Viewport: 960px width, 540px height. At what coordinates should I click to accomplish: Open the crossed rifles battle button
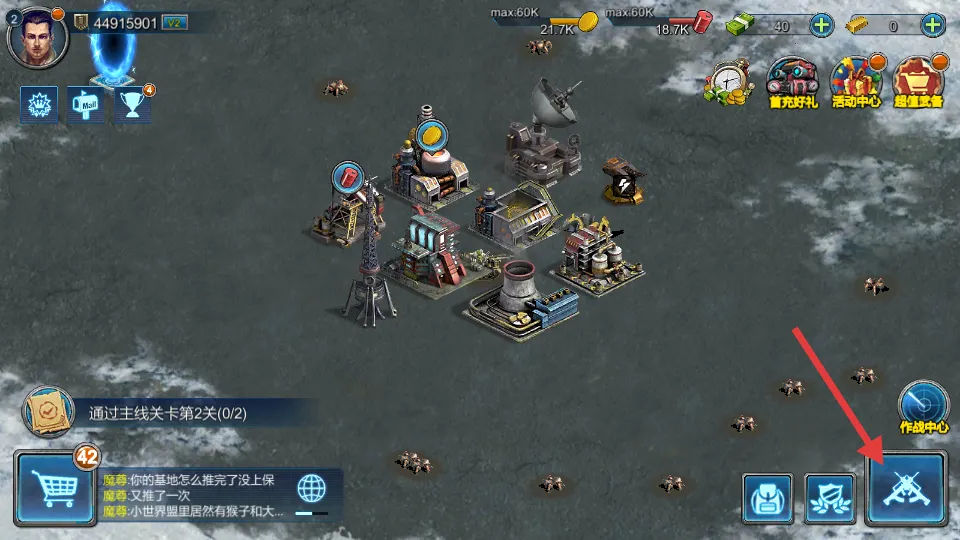pyautogui.click(x=906, y=489)
